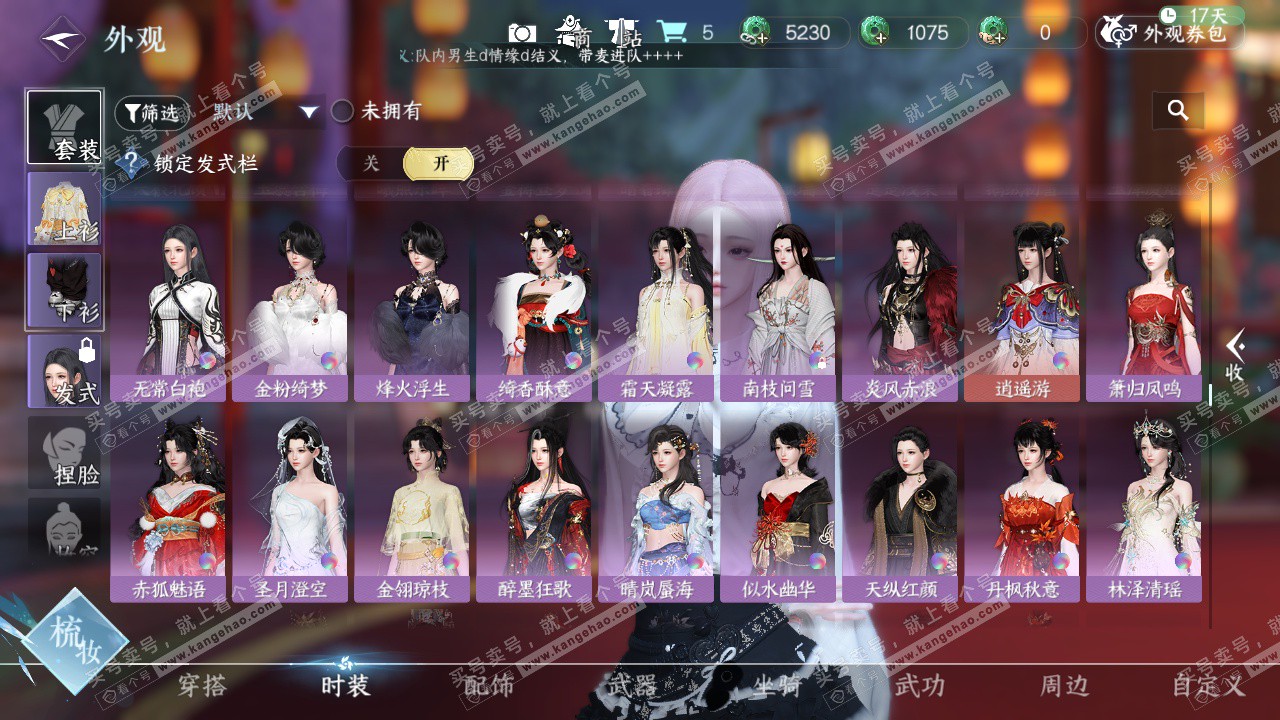Open the search magnifier button

pyautogui.click(x=1178, y=110)
